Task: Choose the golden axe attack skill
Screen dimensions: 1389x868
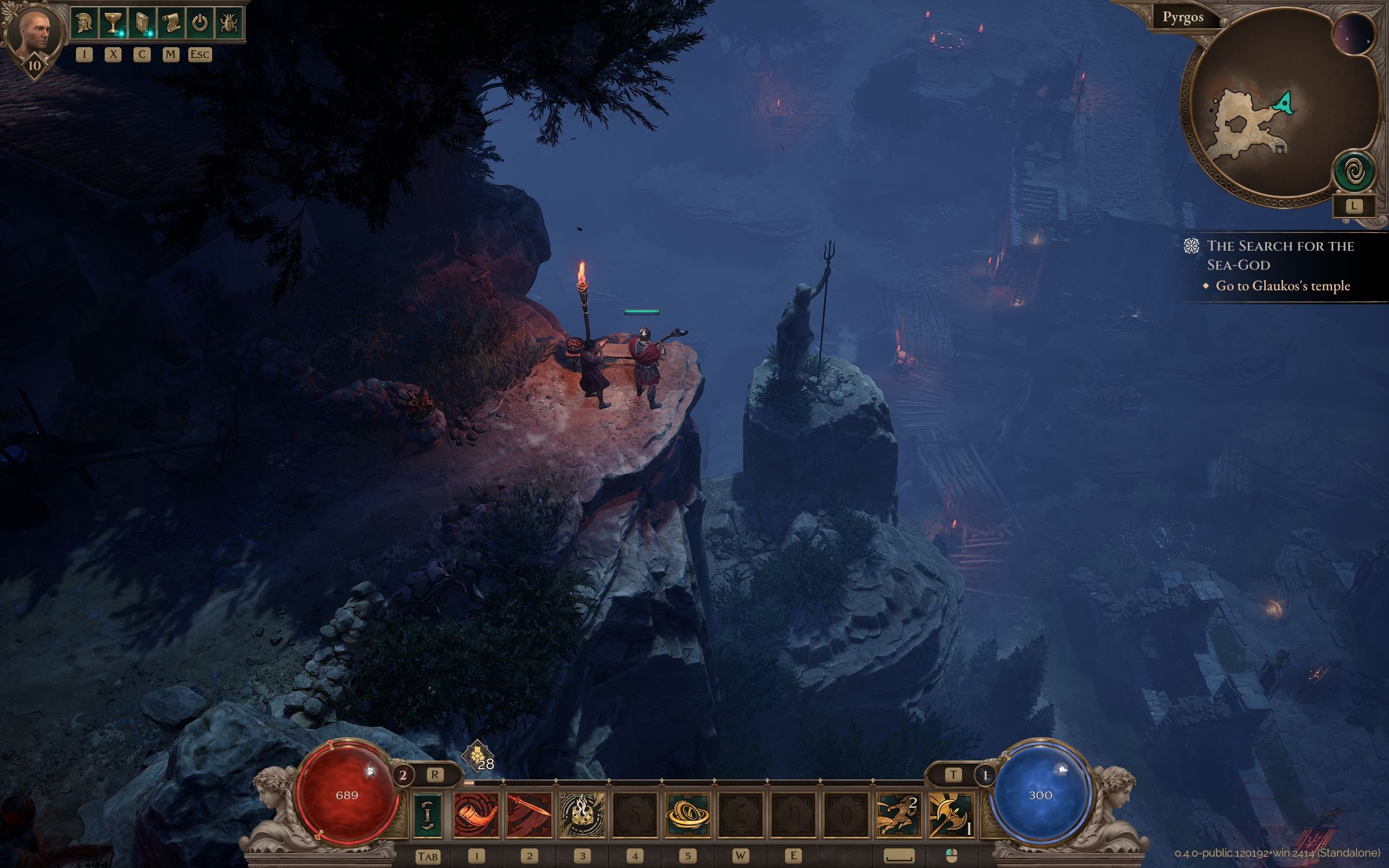Action: [x=951, y=815]
